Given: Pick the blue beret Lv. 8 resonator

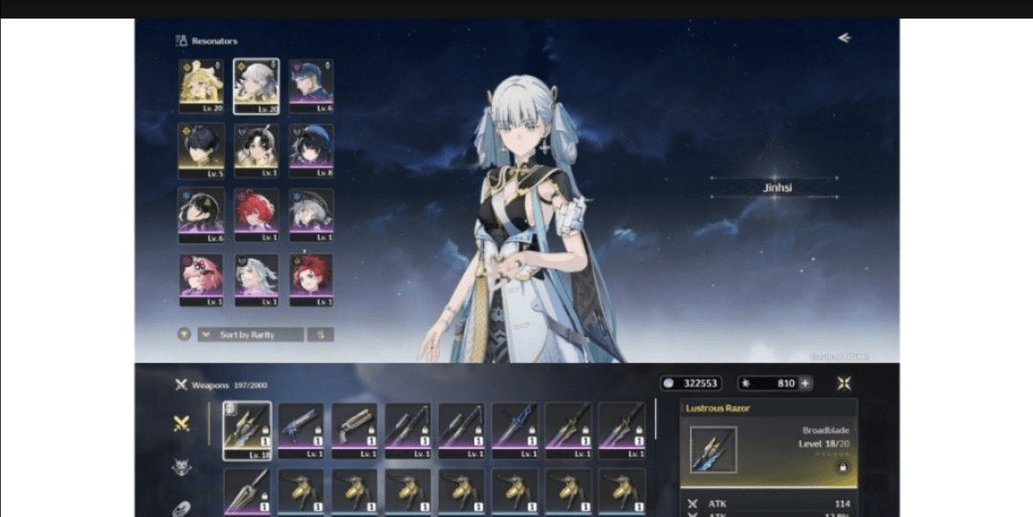Looking at the screenshot, I should (x=311, y=146).
